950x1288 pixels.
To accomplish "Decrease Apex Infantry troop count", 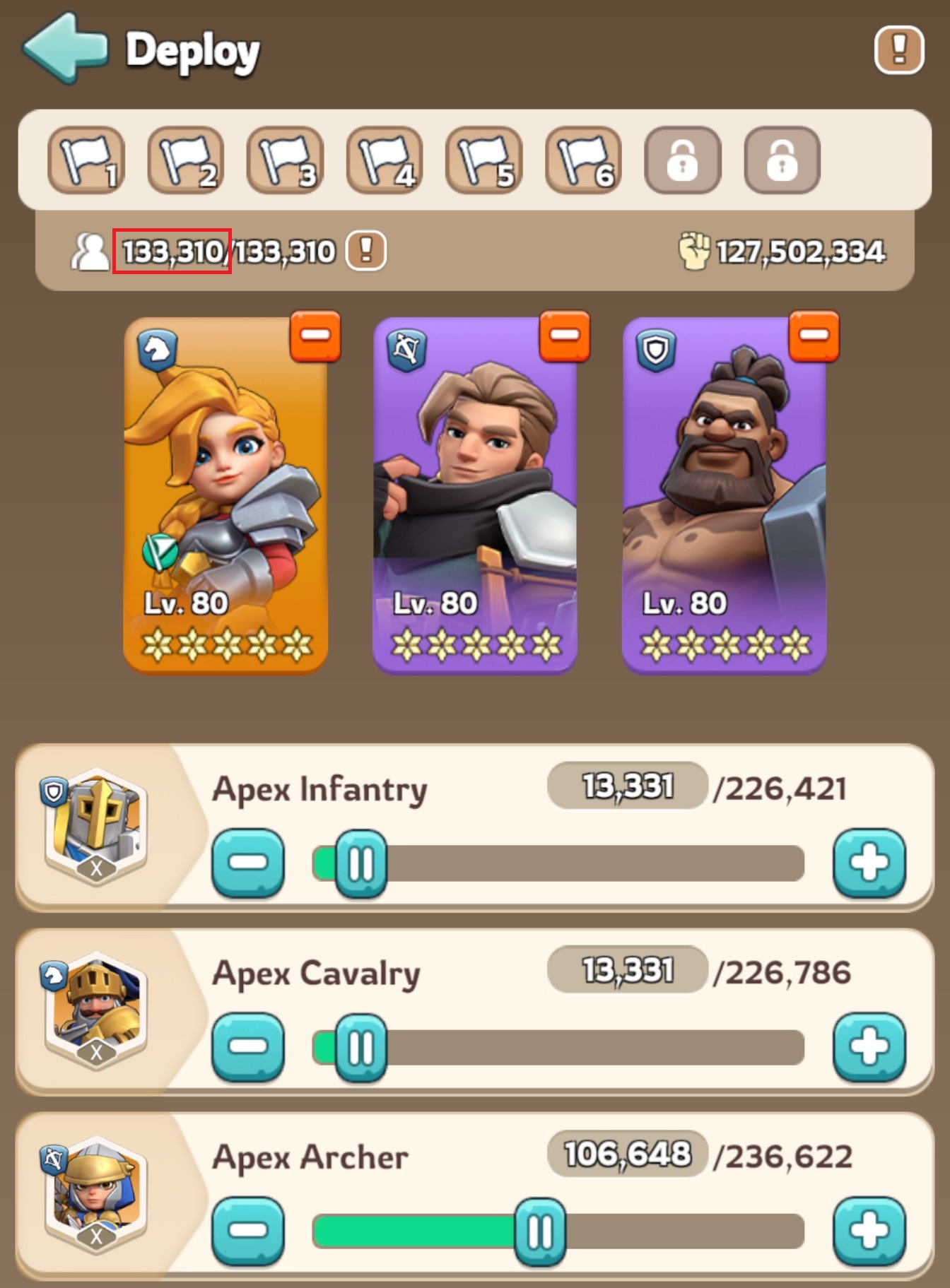I will point(248,863).
